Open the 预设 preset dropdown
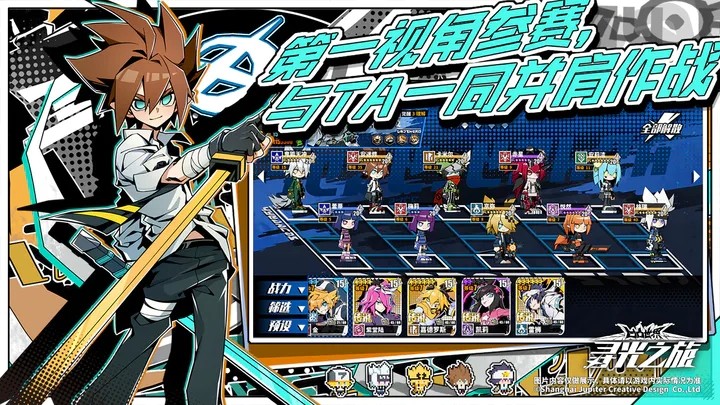 coord(281,325)
